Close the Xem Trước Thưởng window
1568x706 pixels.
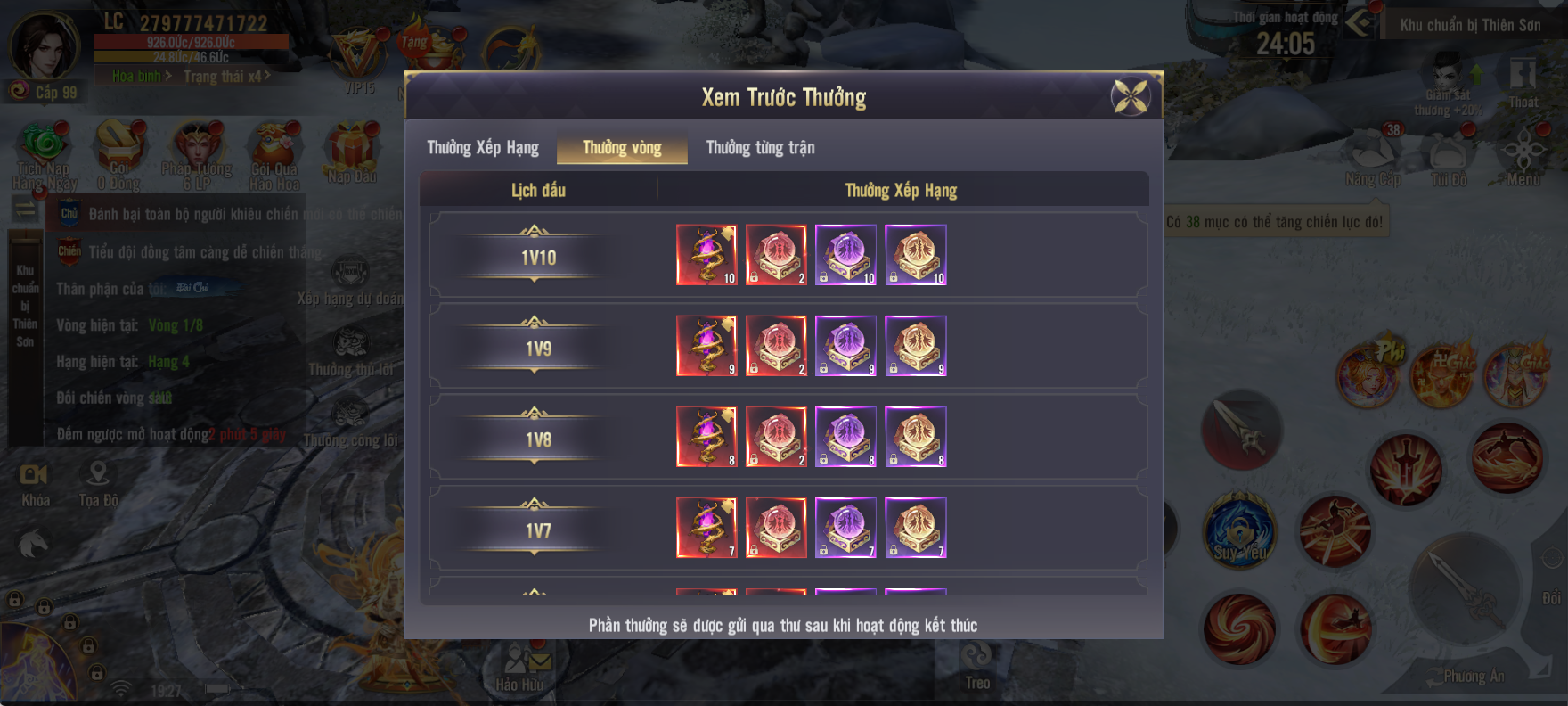pyautogui.click(x=1131, y=96)
